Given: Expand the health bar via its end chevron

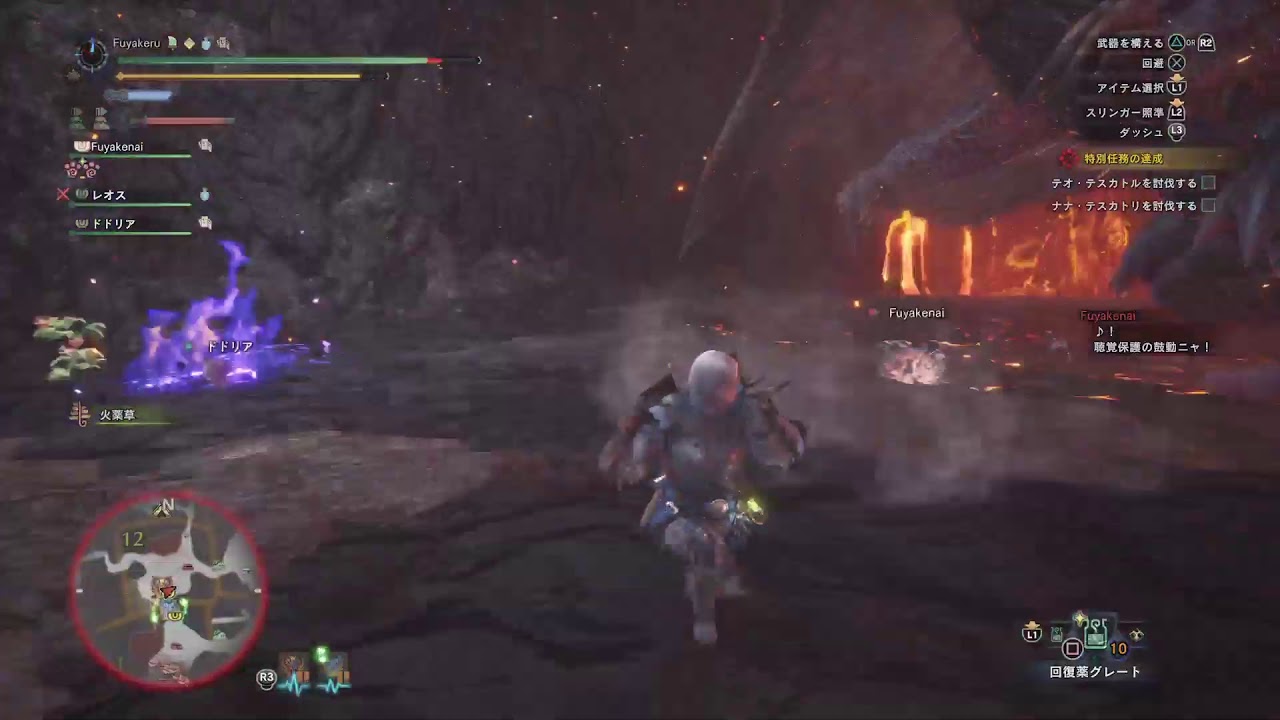Looking at the screenshot, I should pyautogui.click(x=479, y=60).
